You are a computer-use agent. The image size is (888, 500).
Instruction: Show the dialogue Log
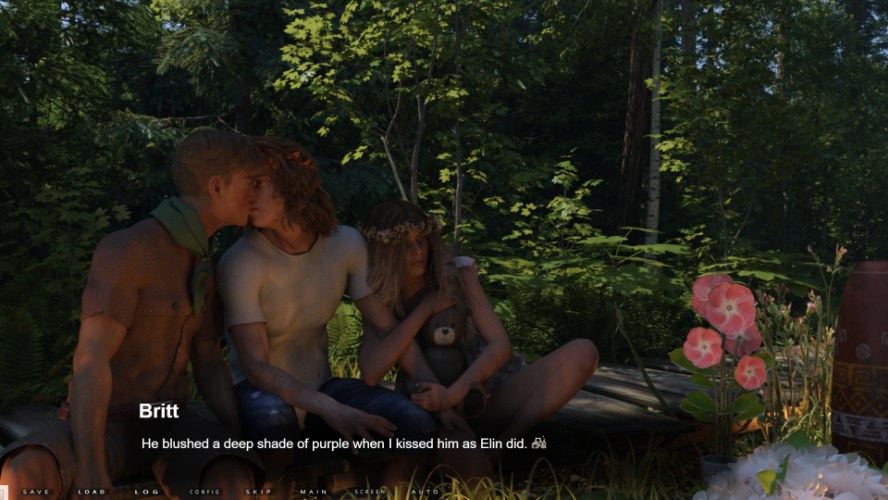pyautogui.click(x=147, y=492)
